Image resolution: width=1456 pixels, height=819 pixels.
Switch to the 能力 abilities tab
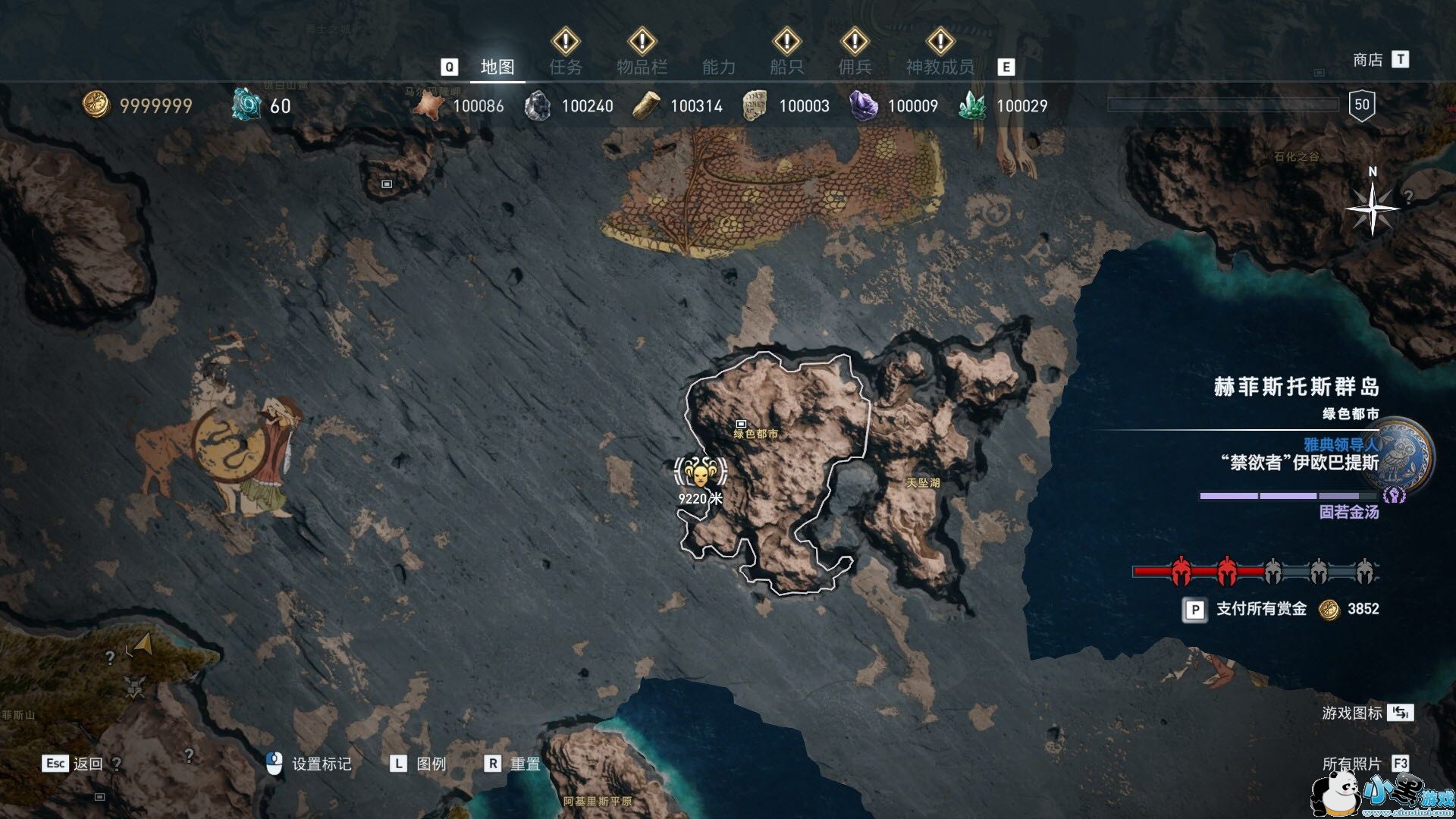[719, 67]
